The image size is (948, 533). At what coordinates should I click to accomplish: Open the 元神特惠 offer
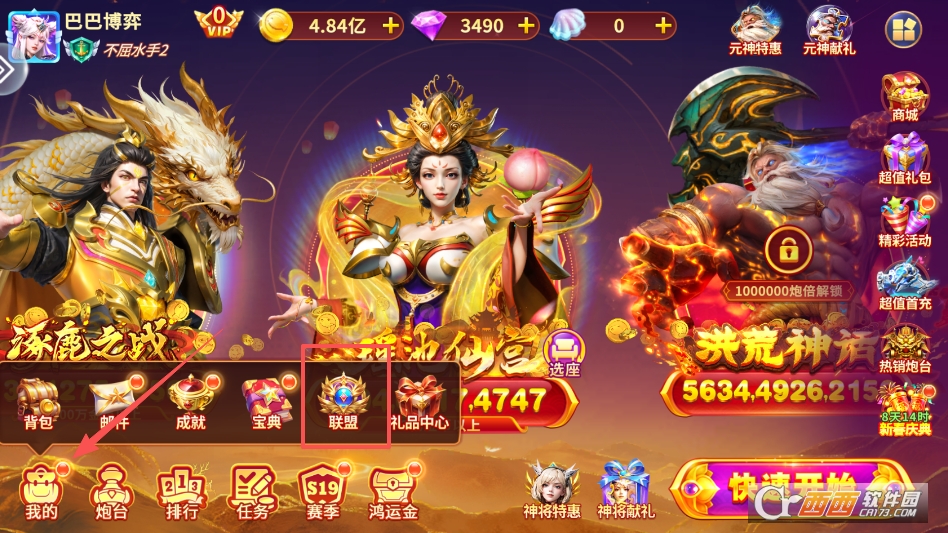pos(756,30)
